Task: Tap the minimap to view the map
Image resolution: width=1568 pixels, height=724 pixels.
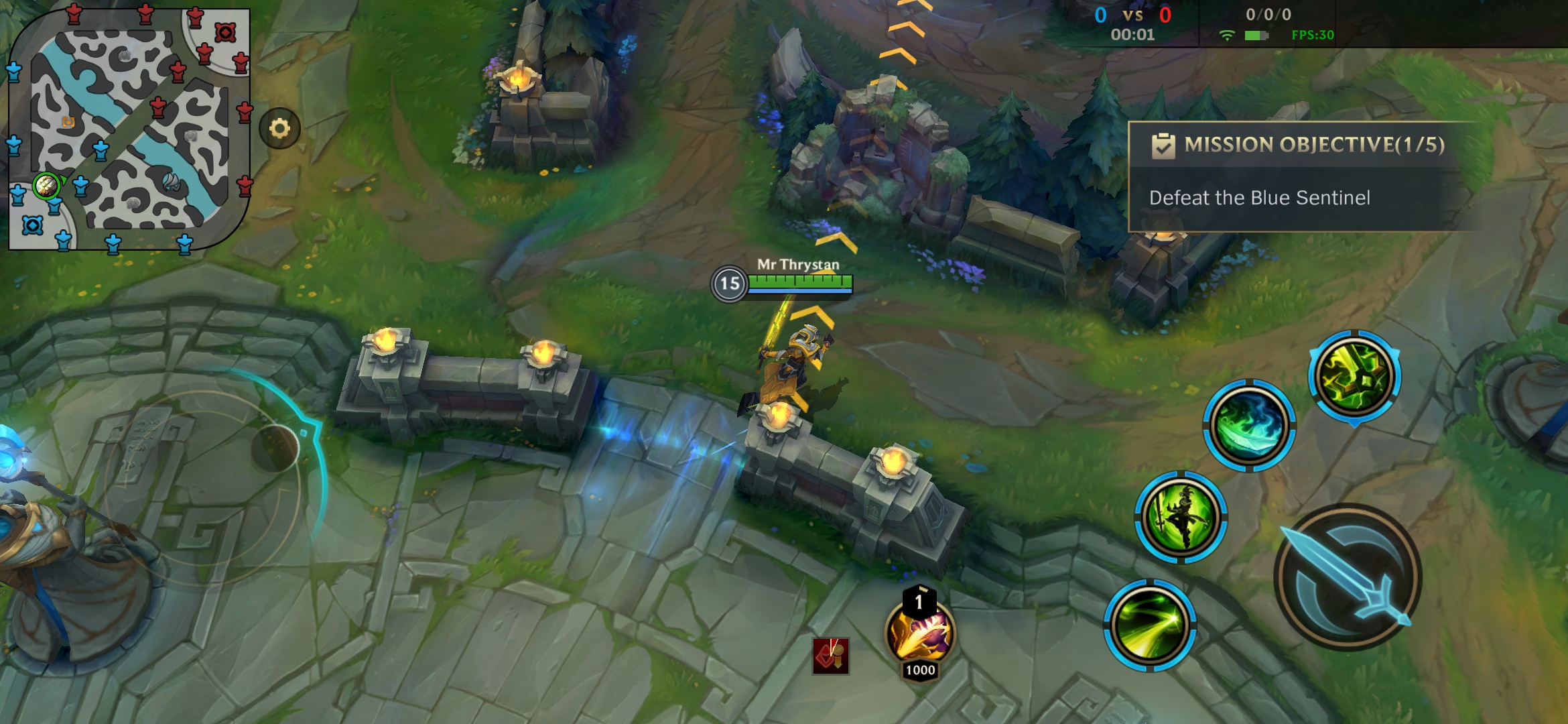Action: [x=129, y=129]
